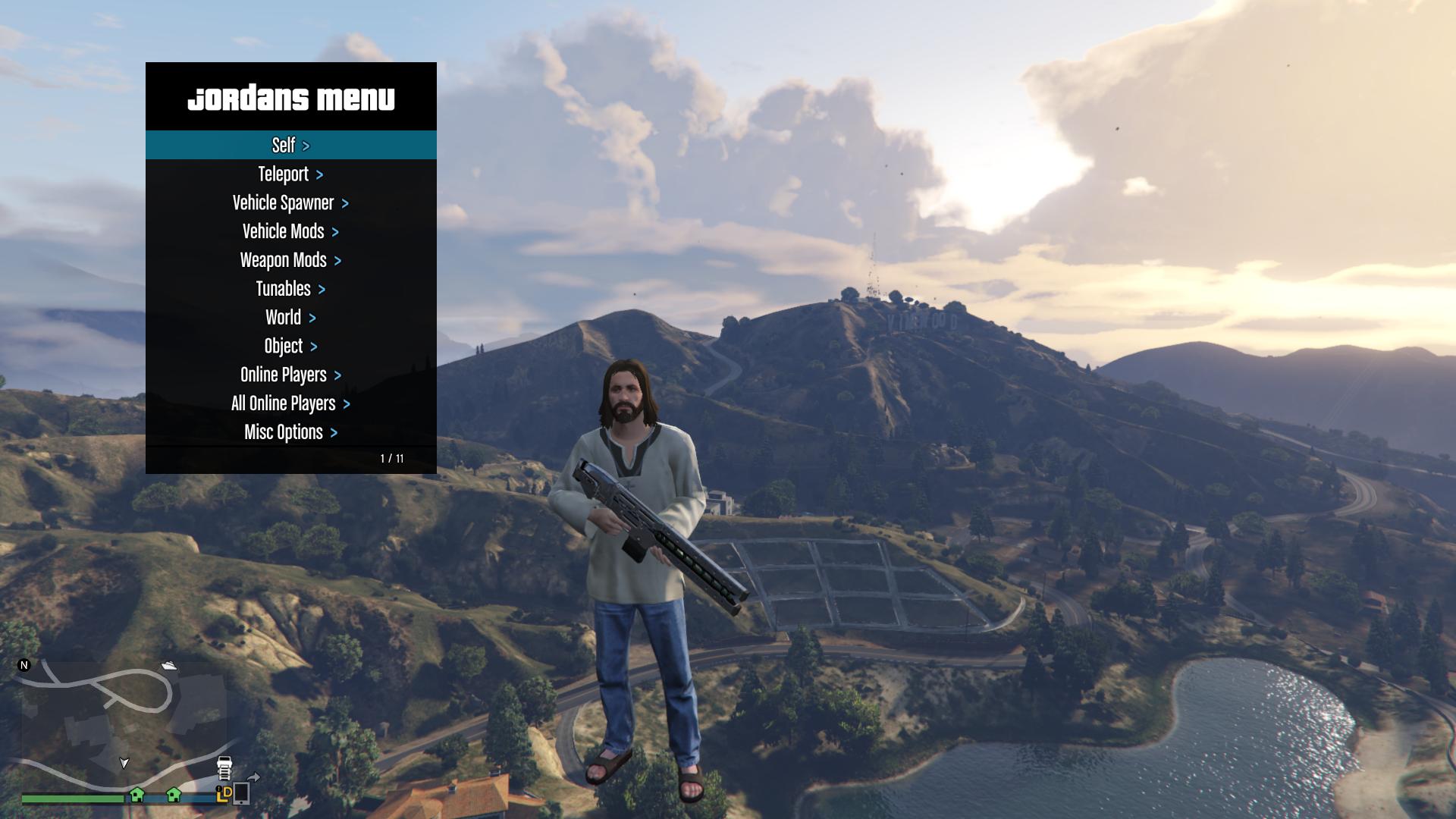This screenshot has width=1456, height=819.
Task: Open the Weapon Mods submenu
Action: (290, 260)
